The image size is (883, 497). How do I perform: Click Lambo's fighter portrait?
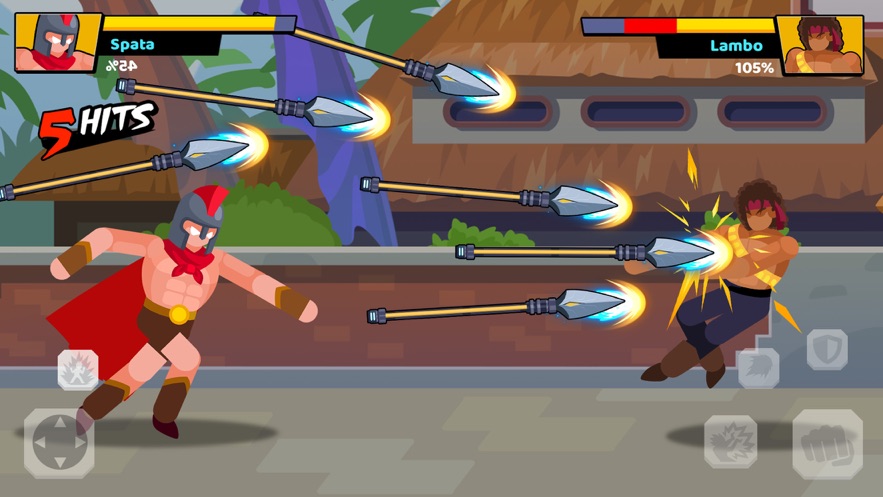tap(820, 45)
